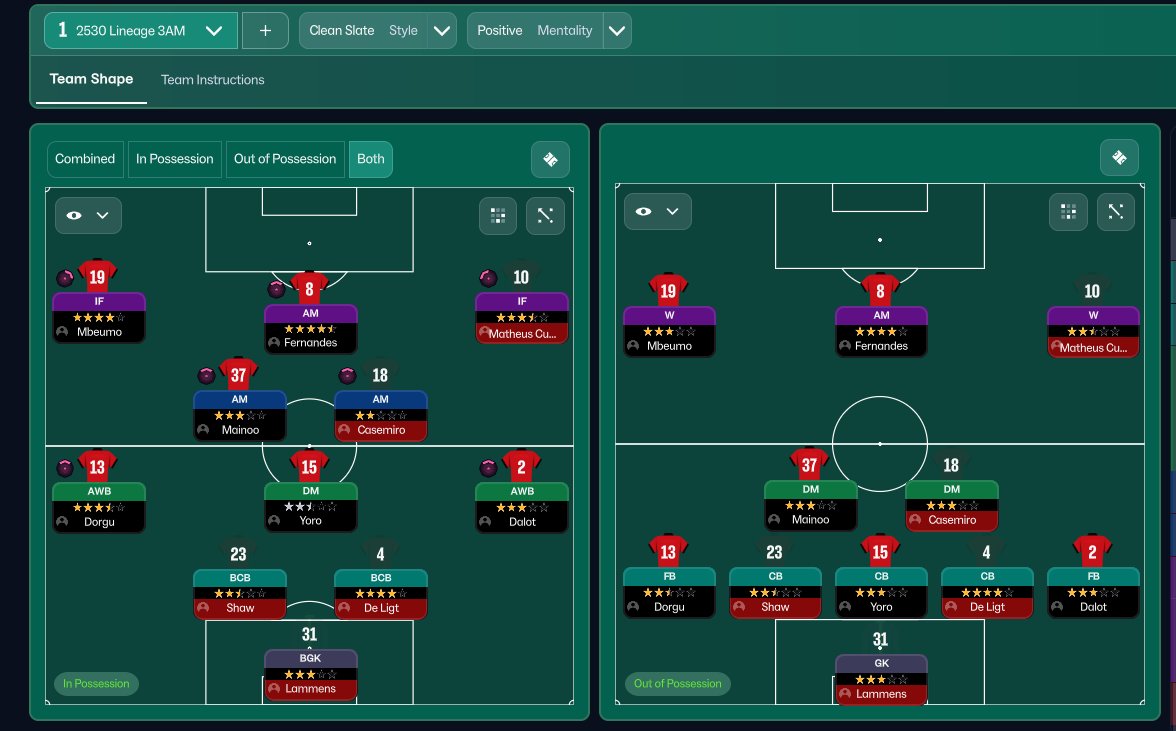
Task: Choose the Out of Possession view button
Action: click(x=285, y=159)
